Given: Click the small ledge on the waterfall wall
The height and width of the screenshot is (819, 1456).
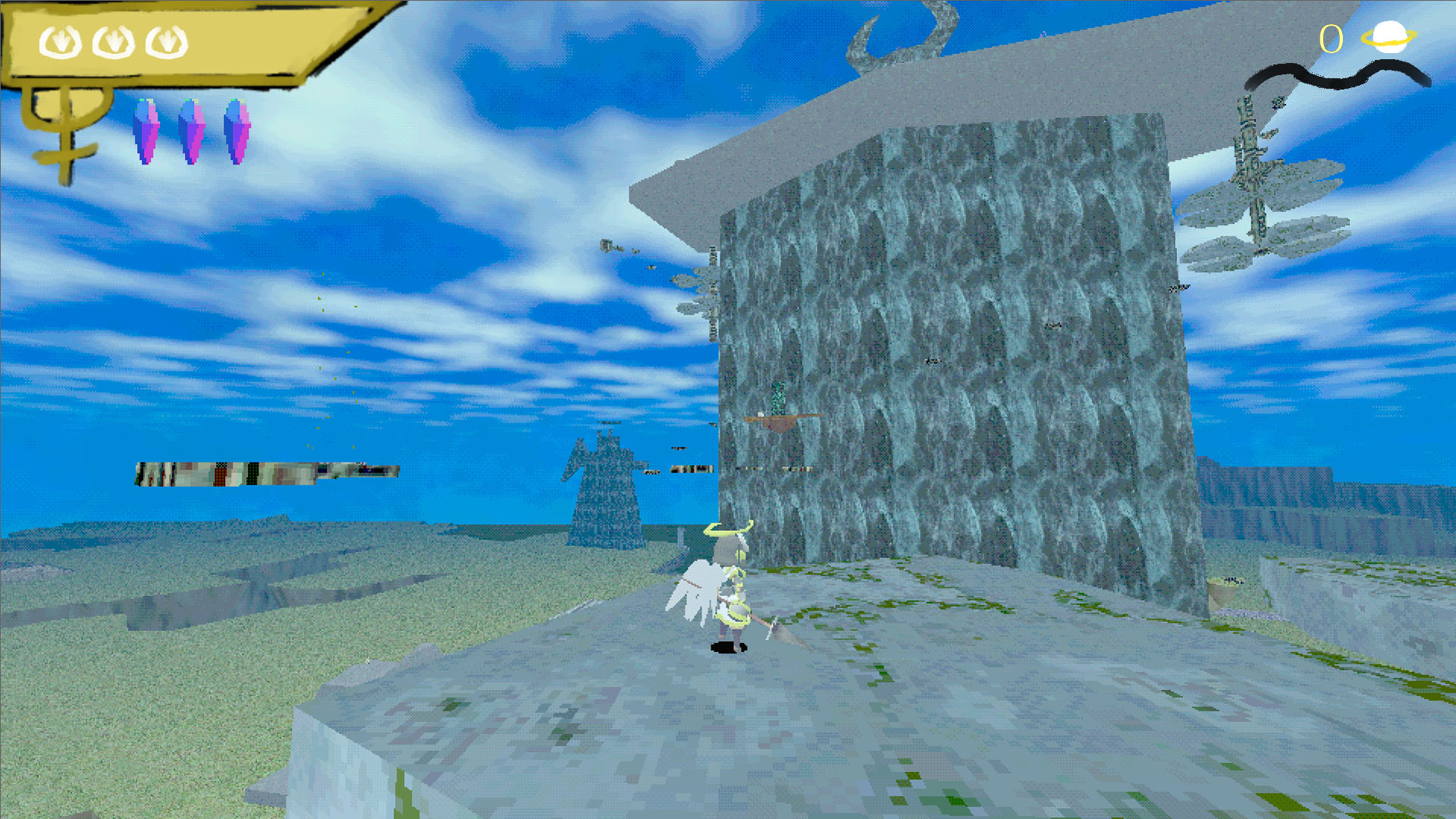Looking at the screenshot, I should pos(781,419).
